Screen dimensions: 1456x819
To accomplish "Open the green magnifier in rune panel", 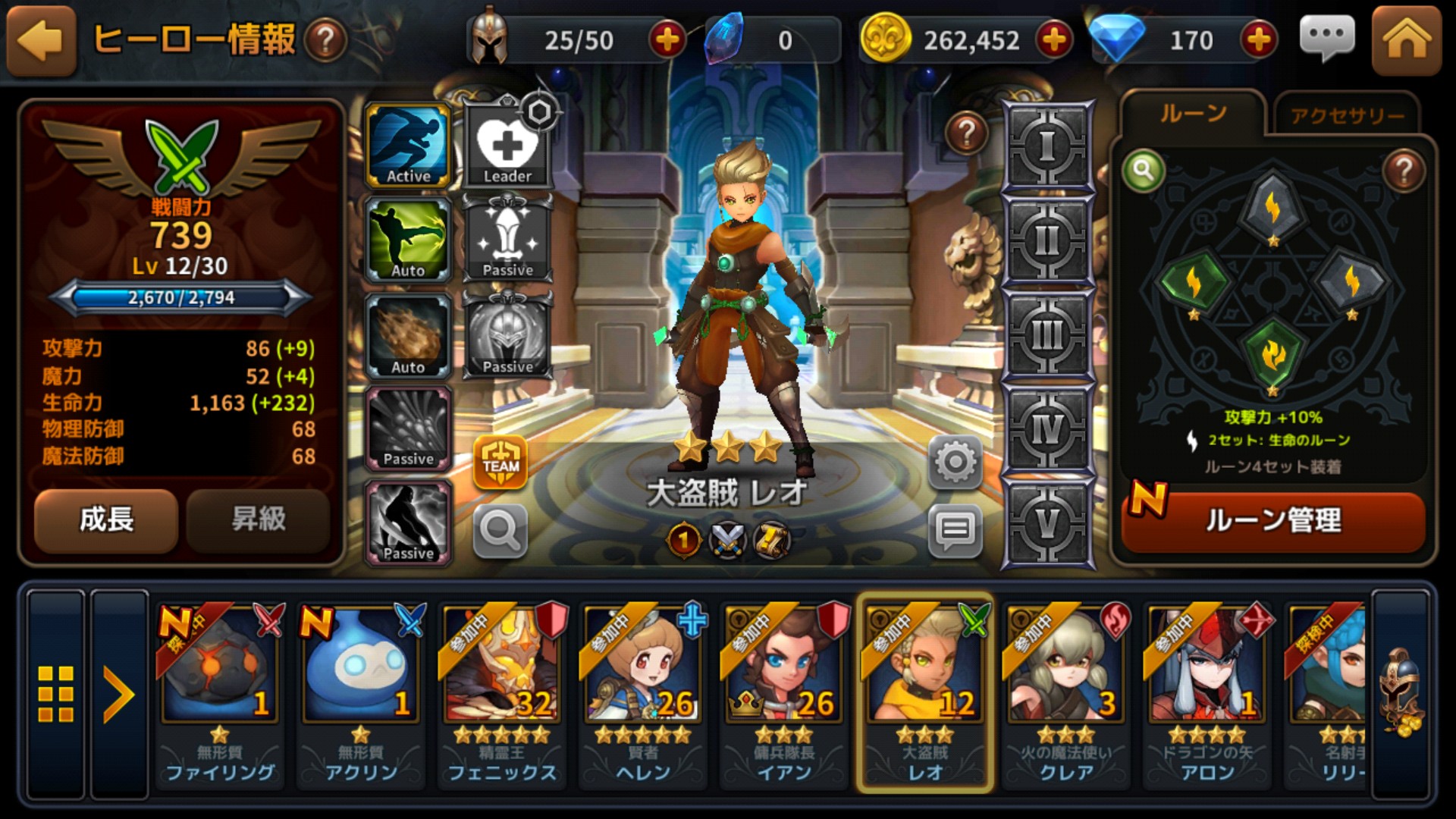I will coord(1143,171).
